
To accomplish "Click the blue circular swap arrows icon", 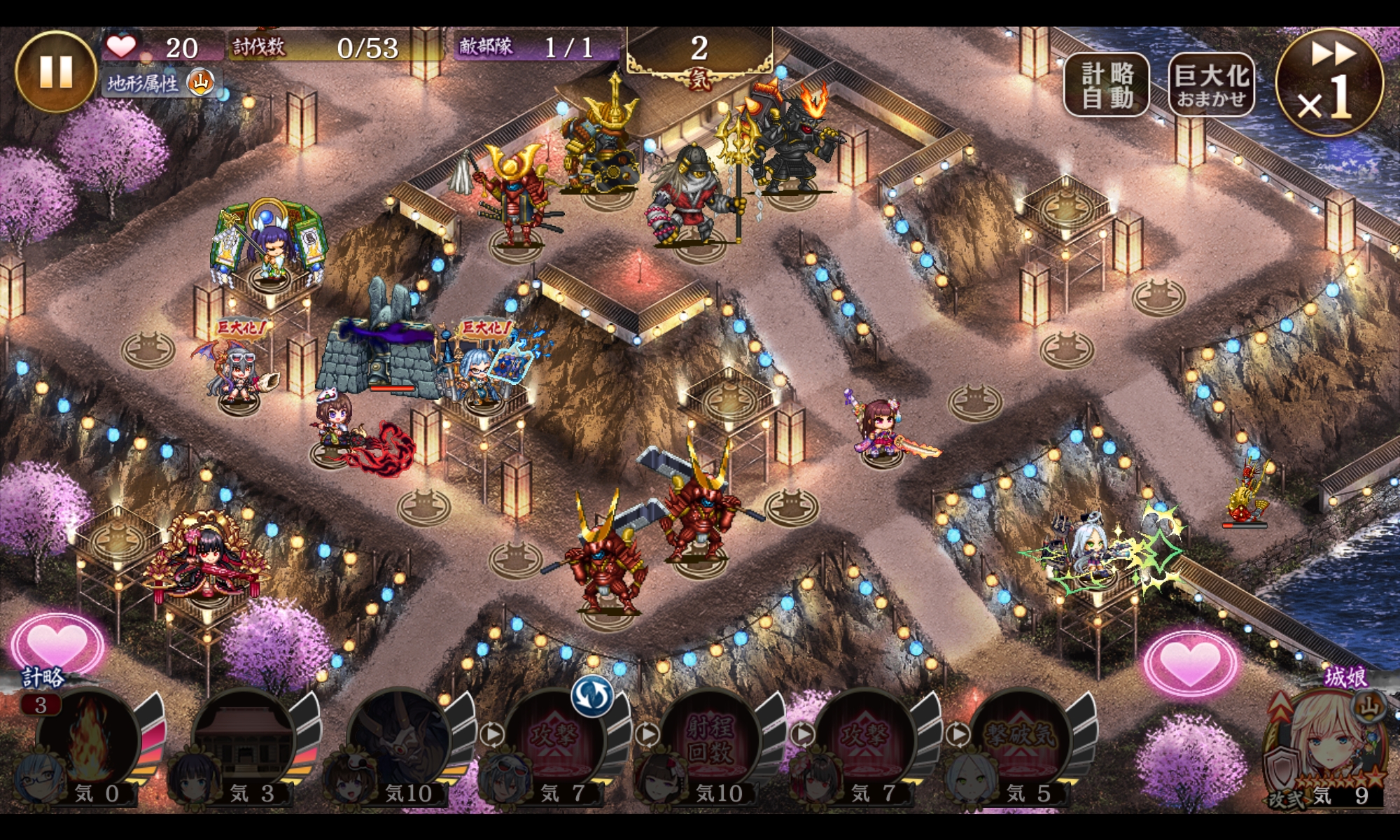I will pyautogui.click(x=591, y=695).
